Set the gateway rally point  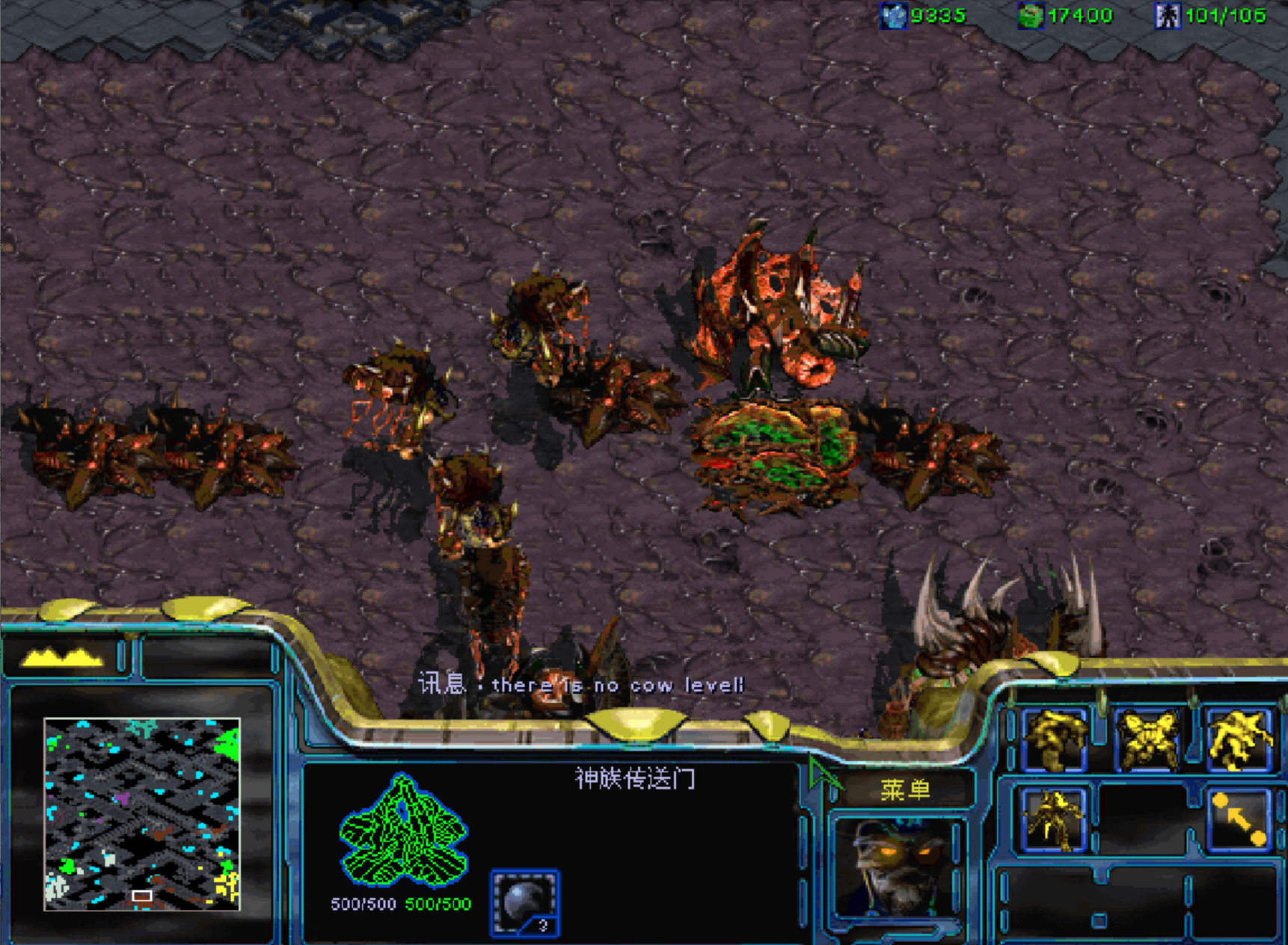point(1239,820)
